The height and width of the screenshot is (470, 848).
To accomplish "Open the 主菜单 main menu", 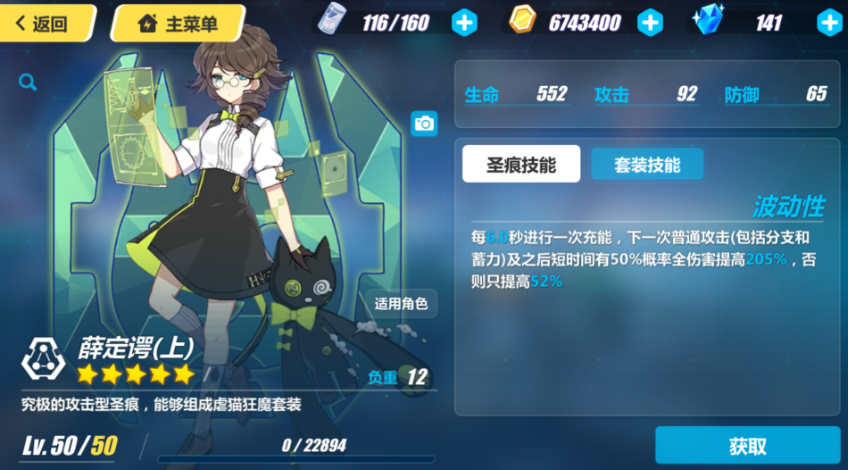I will click(x=178, y=23).
